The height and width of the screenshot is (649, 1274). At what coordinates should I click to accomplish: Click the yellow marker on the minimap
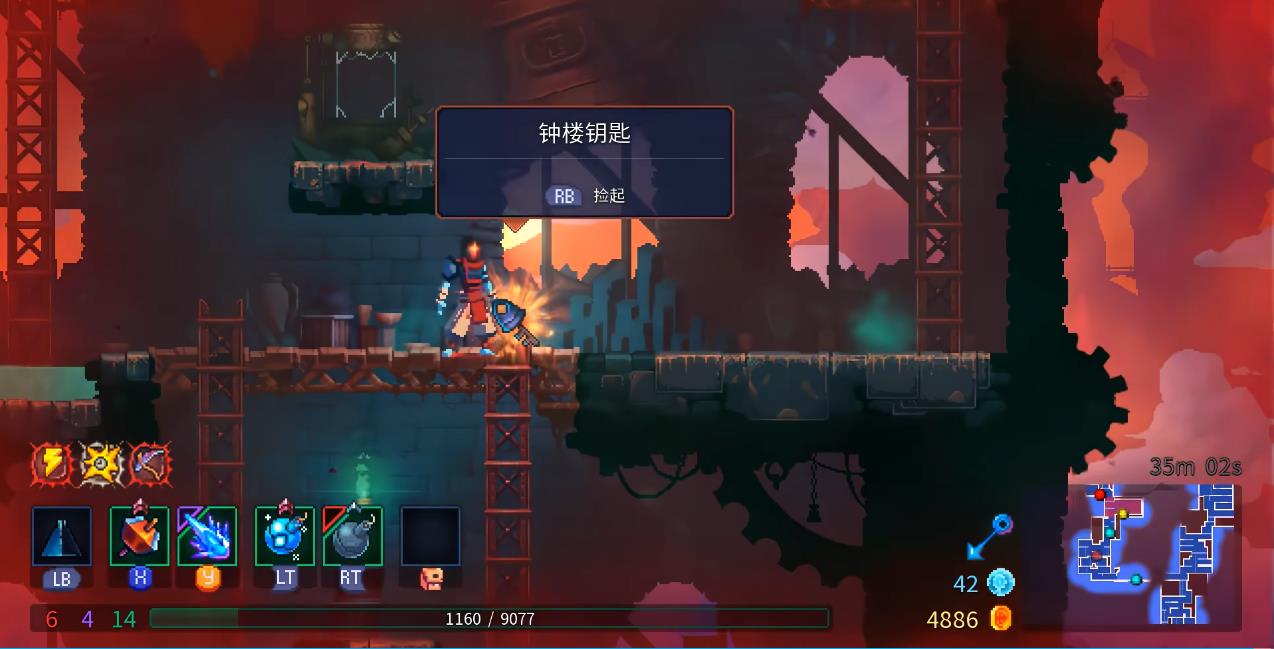[x=1122, y=514]
